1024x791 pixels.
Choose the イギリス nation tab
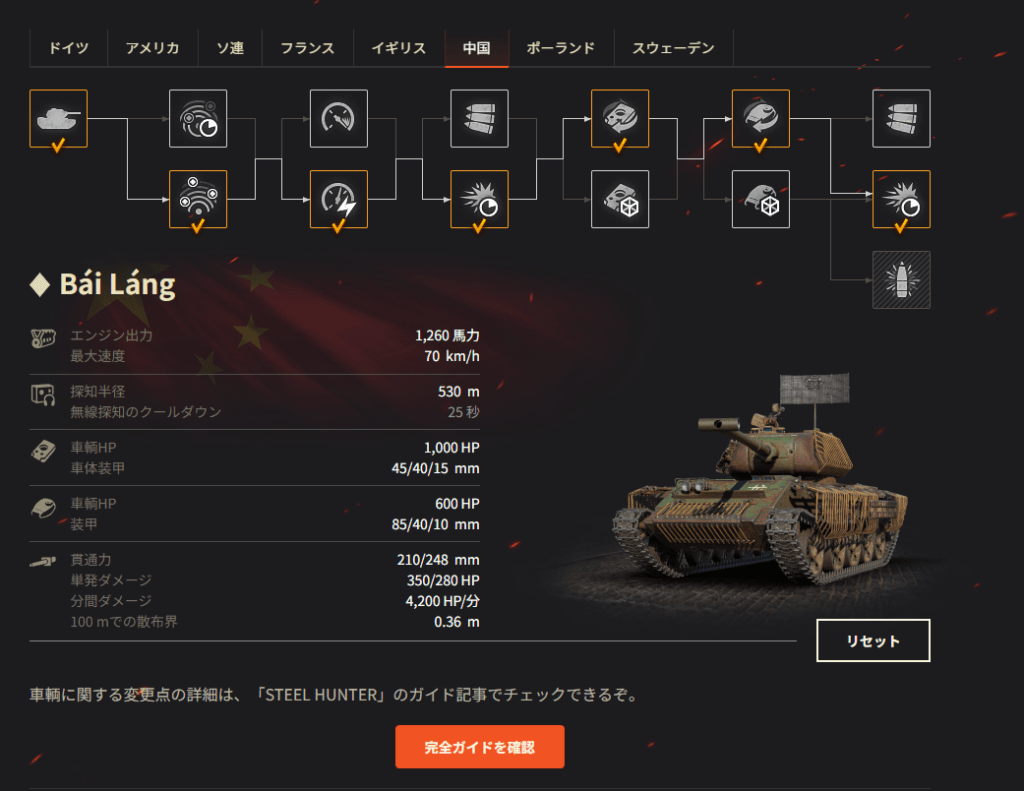click(398, 48)
